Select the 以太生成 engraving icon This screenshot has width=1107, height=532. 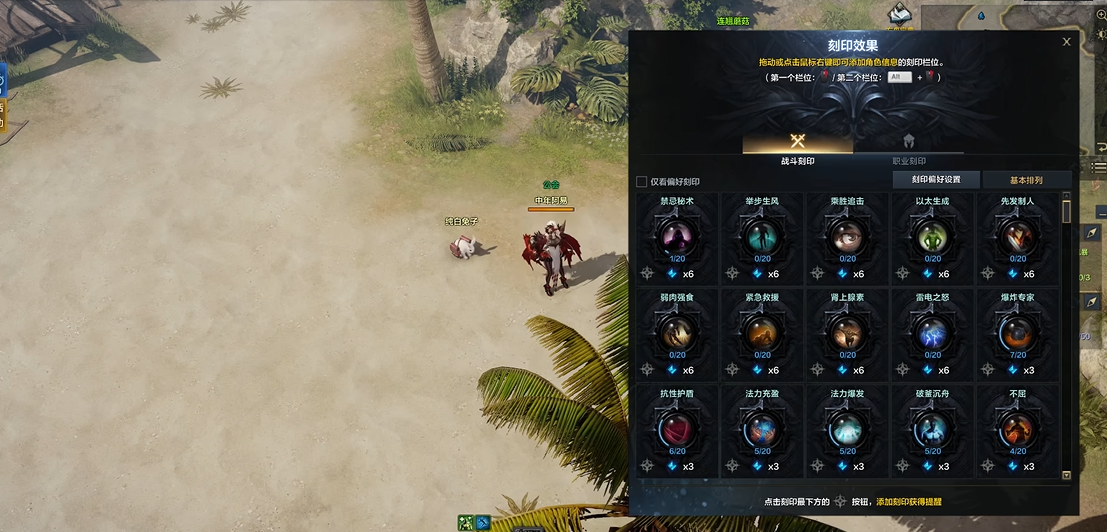coord(932,236)
